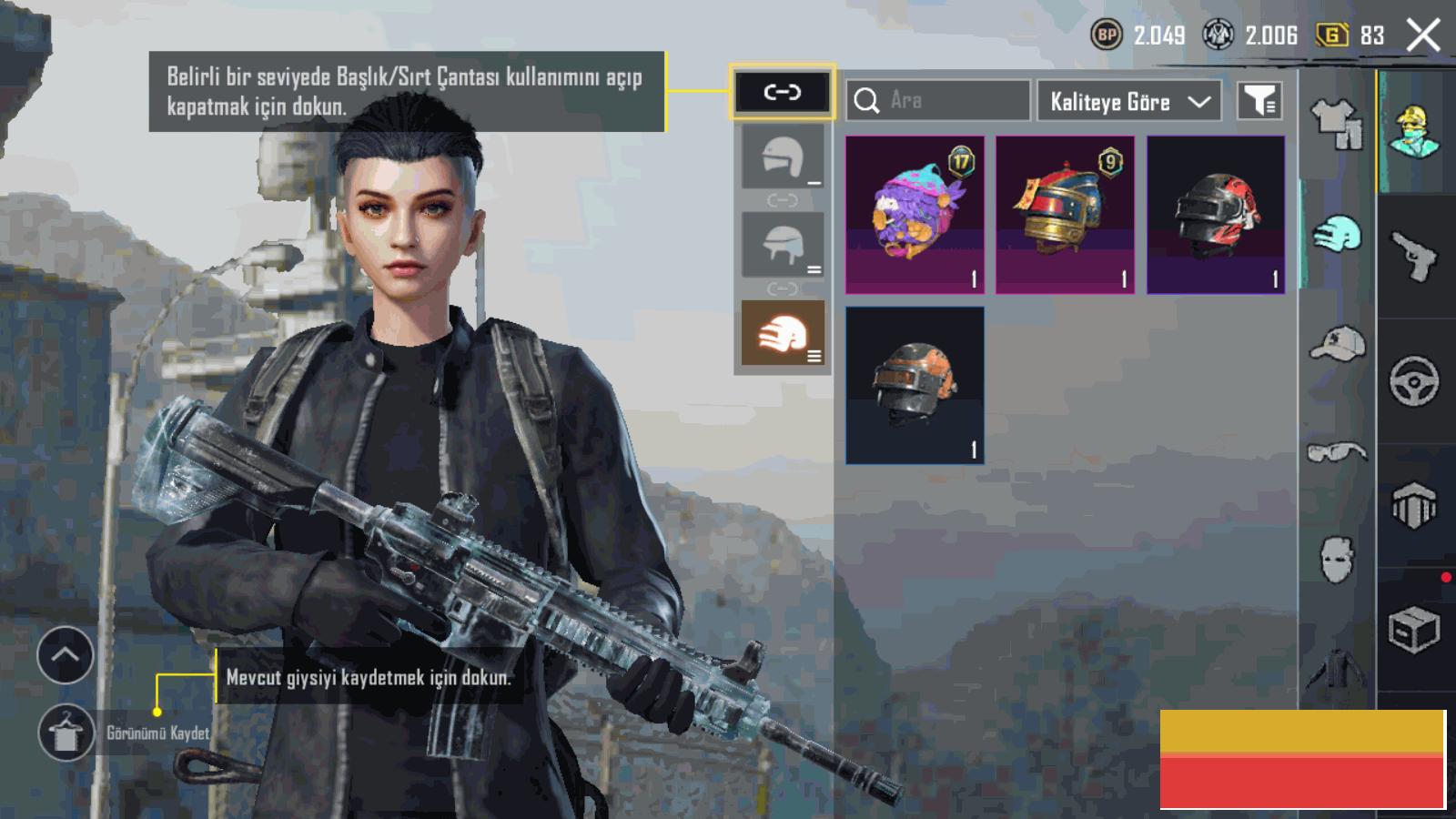The image size is (1456, 819).
Task: Switch to the face mask category
Action: click(1337, 558)
